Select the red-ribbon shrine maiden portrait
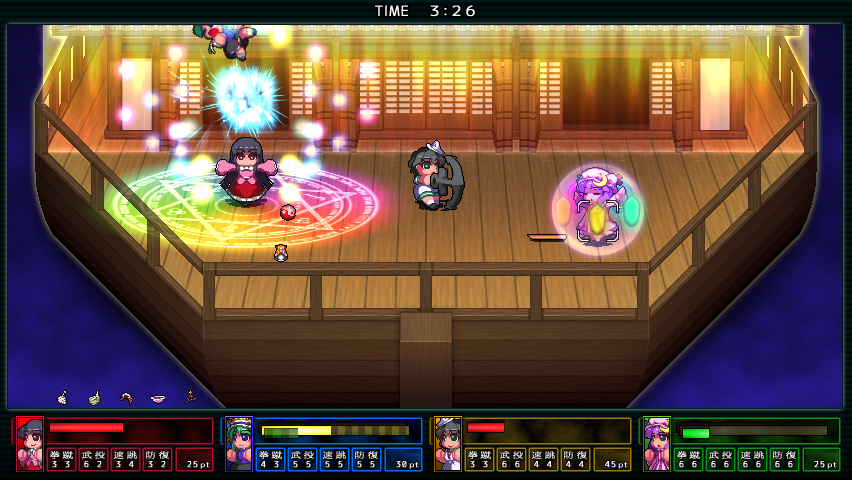Screen dimensions: 852x480 pos(30,443)
